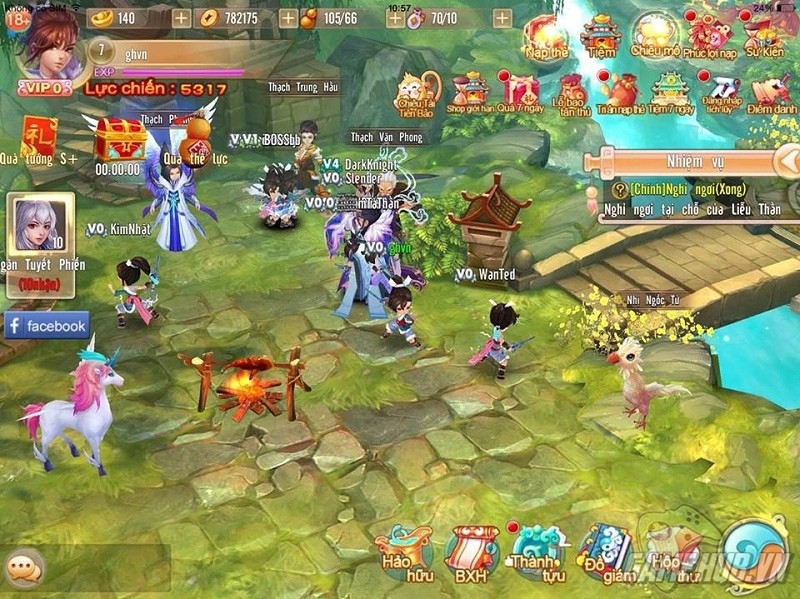Show the BXH leaderboard
The image size is (800, 599).
click(x=471, y=553)
